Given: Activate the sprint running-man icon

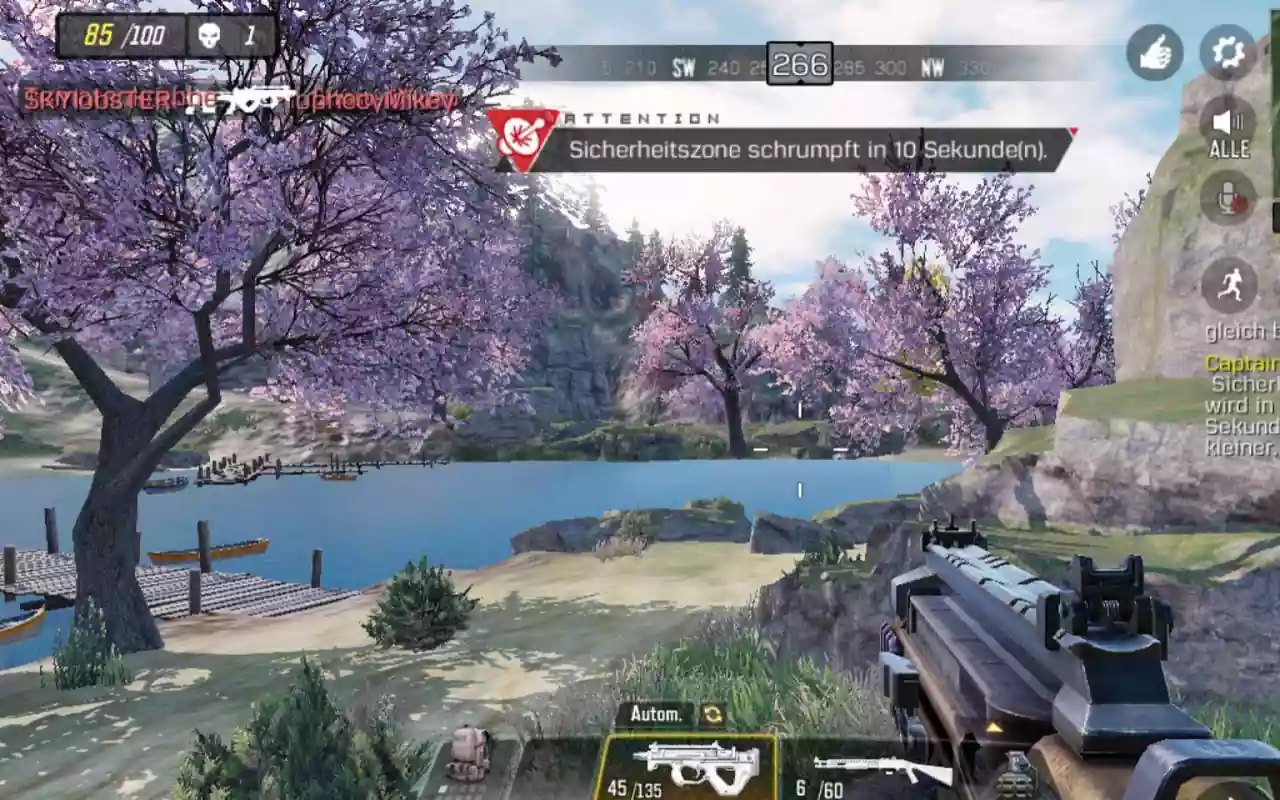Looking at the screenshot, I should pos(1229,285).
